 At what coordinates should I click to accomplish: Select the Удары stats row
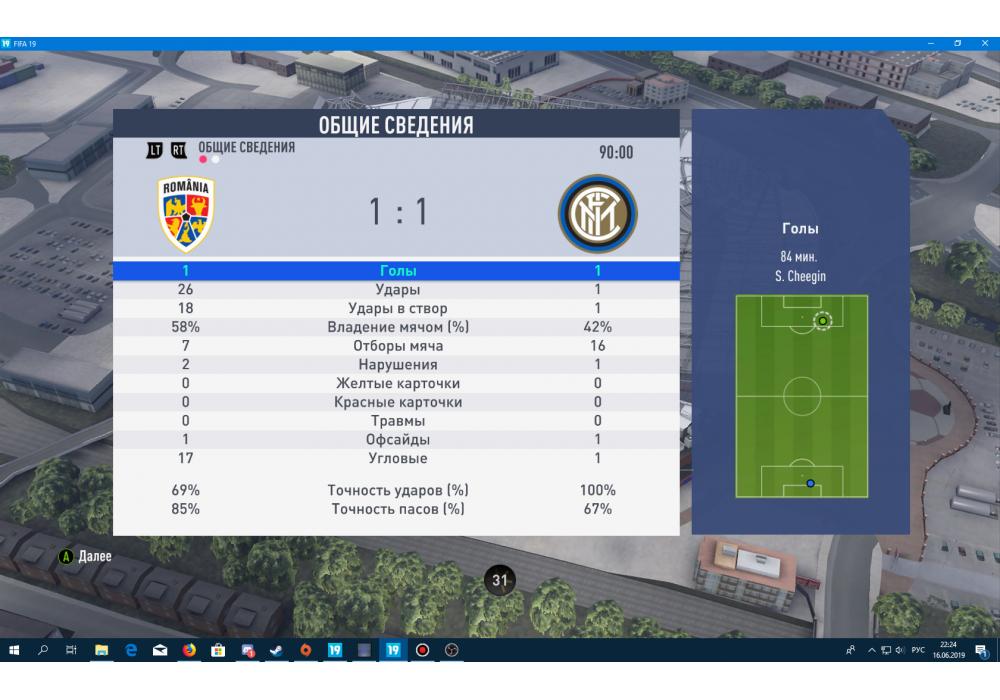[x=398, y=289]
